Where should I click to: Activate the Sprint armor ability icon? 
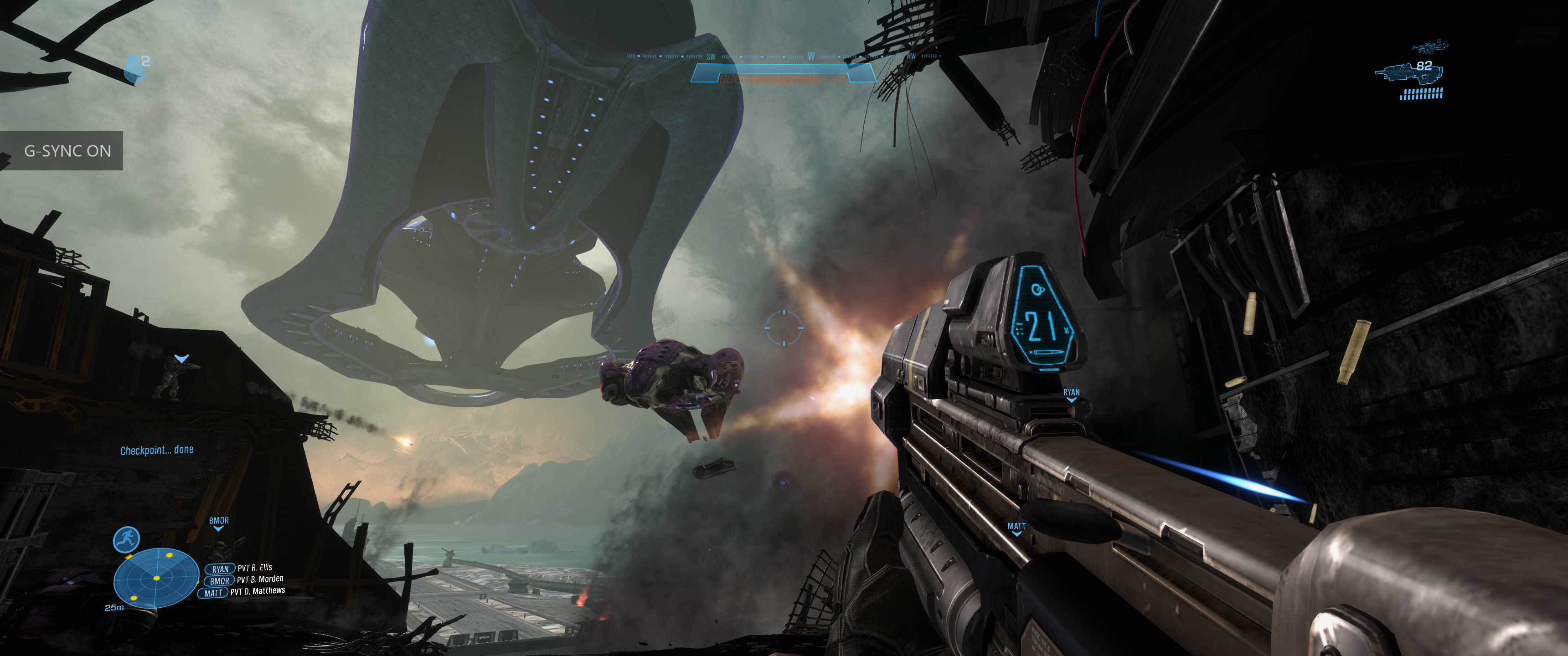click(x=127, y=539)
